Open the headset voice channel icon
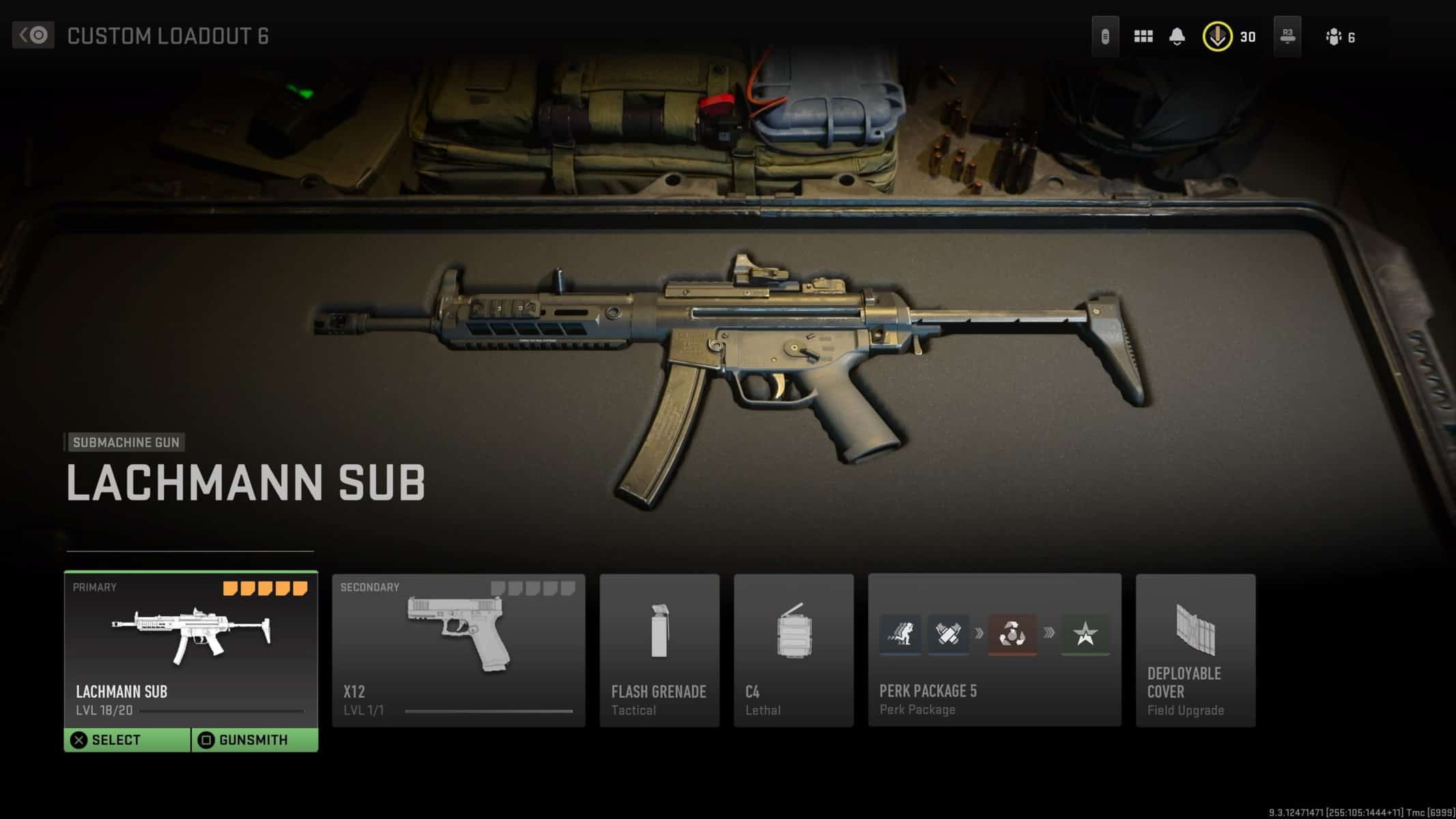 (1105, 37)
